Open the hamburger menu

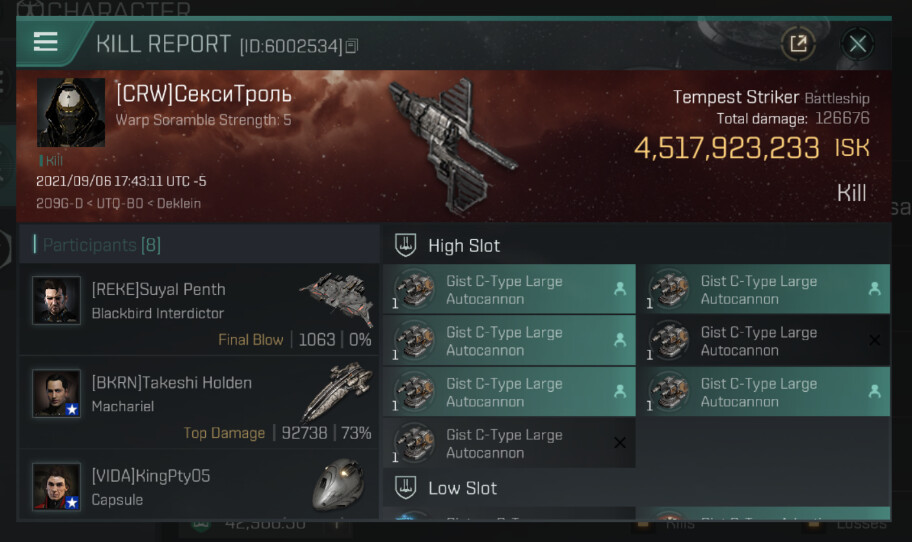46,42
